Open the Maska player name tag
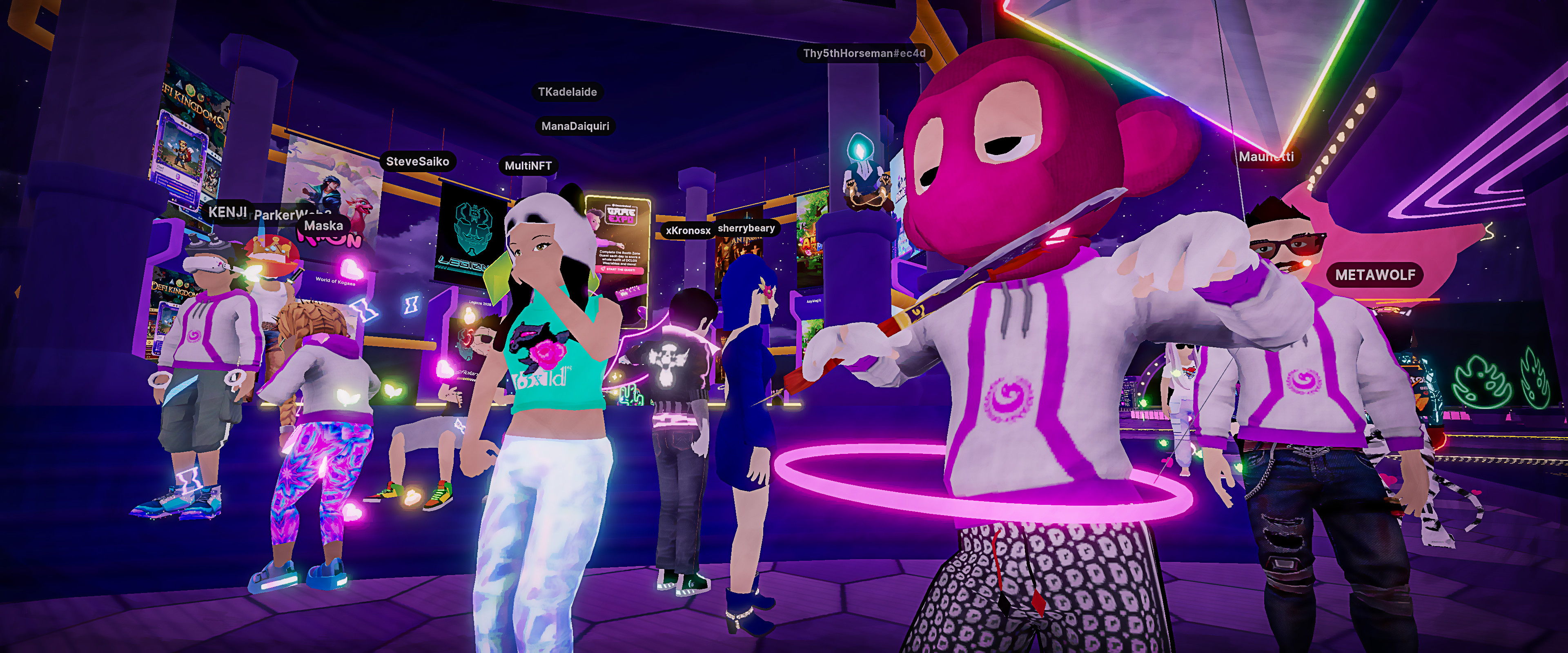This screenshot has width=1568, height=653. pyautogui.click(x=323, y=226)
